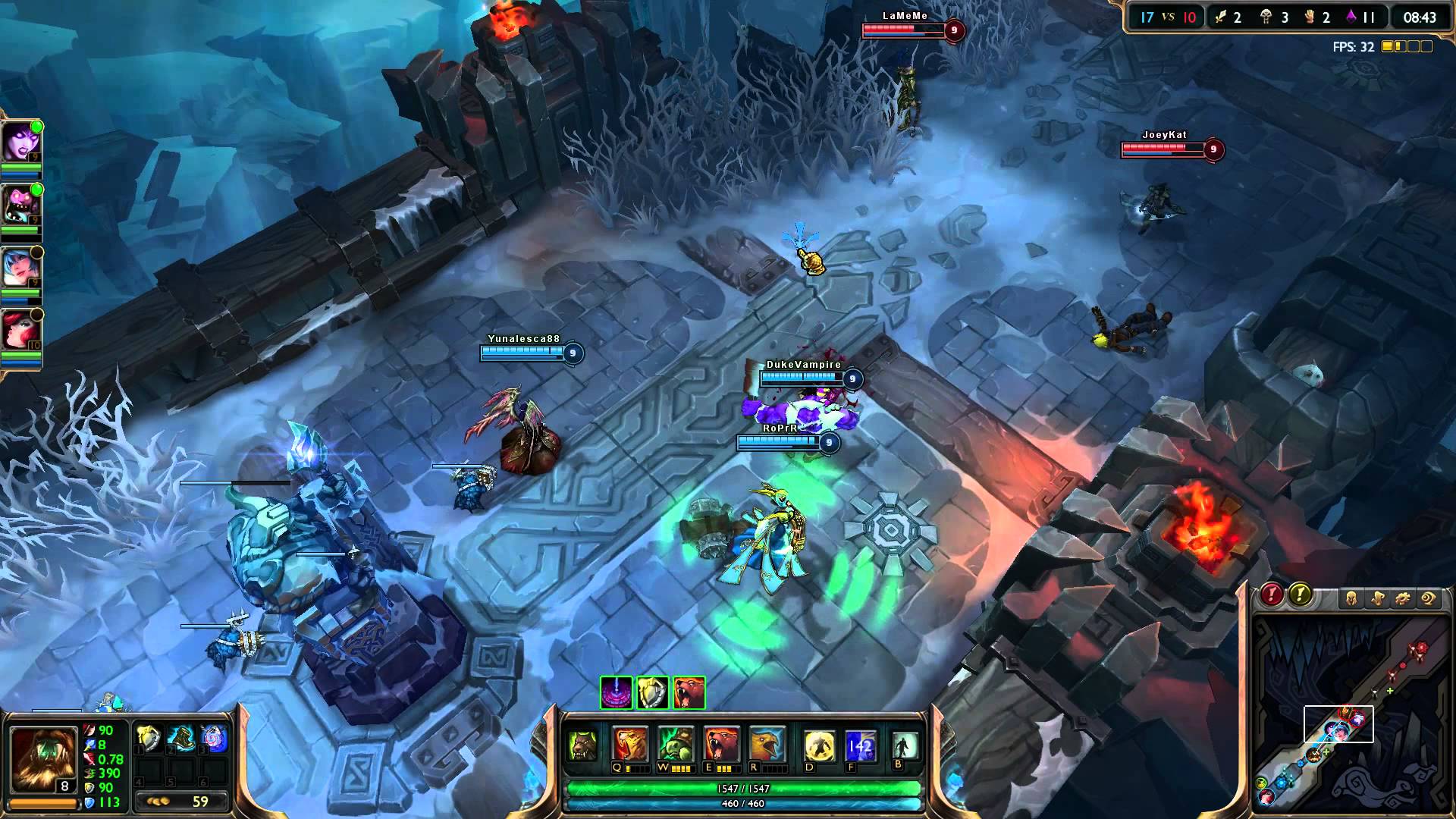Image resolution: width=1456 pixels, height=819 pixels.
Task: Select the red-haired ally portrait
Action: pyautogui.click(x=20, y=330)
